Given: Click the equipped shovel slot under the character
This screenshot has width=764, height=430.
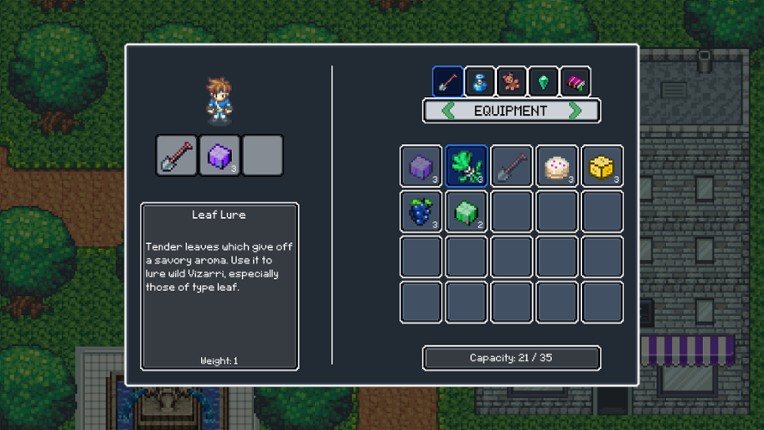Looking at the screenshot, I should (176, 156).
